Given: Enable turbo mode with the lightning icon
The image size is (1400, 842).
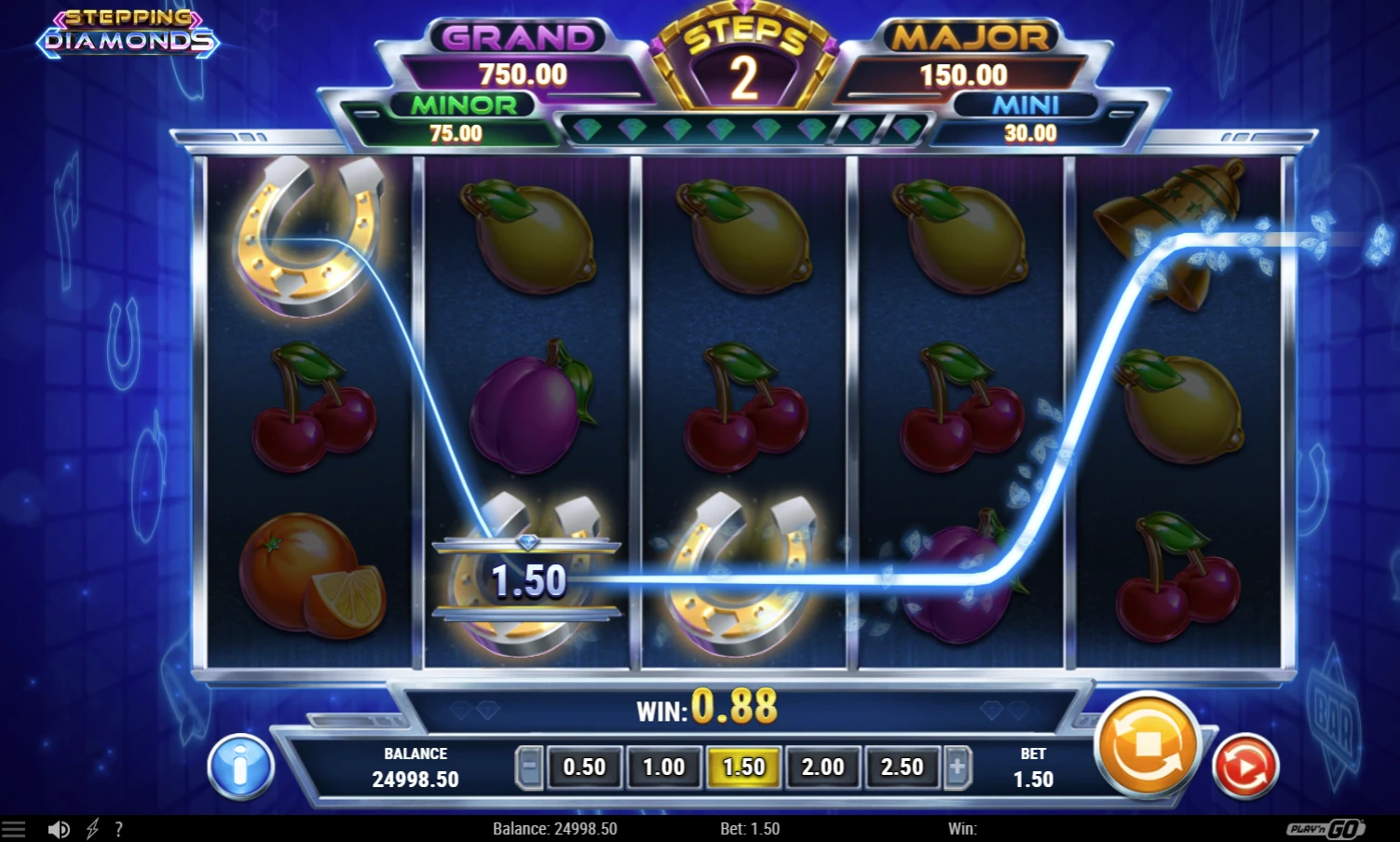Looking at the screenshot, I should click(x=90, y=828).
